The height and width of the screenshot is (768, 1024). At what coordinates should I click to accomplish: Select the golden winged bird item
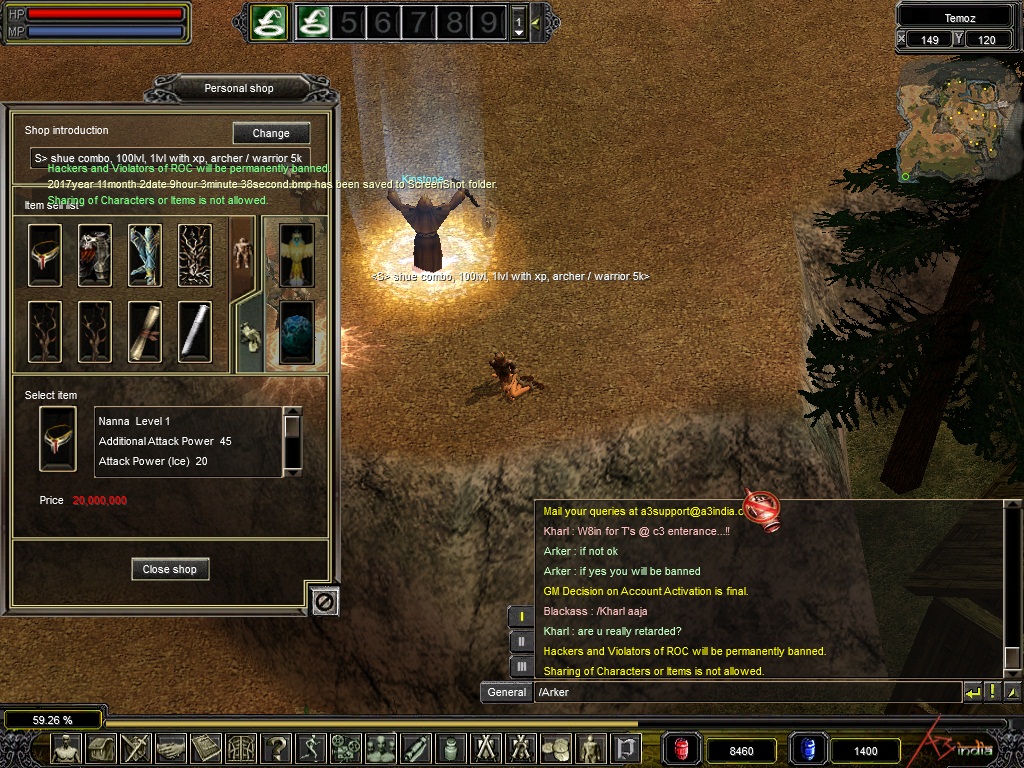[x=296, y=255]
